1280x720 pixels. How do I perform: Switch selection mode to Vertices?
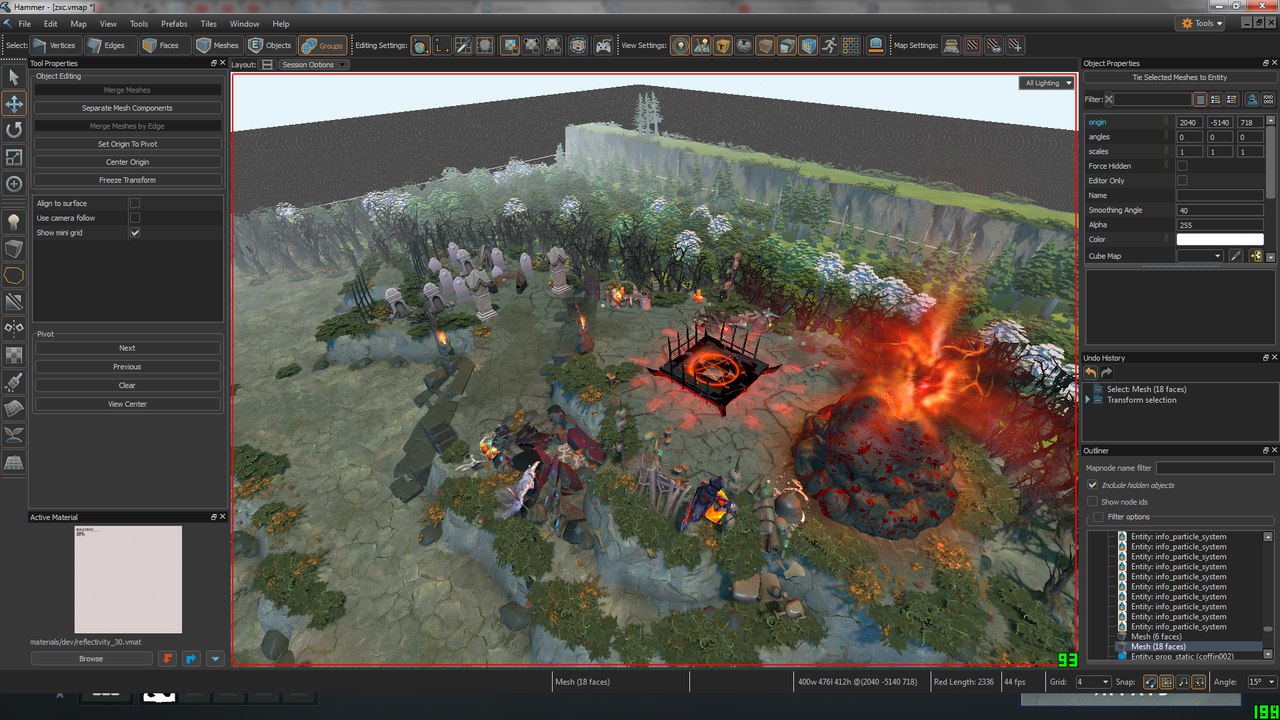[x=55, y=45]
